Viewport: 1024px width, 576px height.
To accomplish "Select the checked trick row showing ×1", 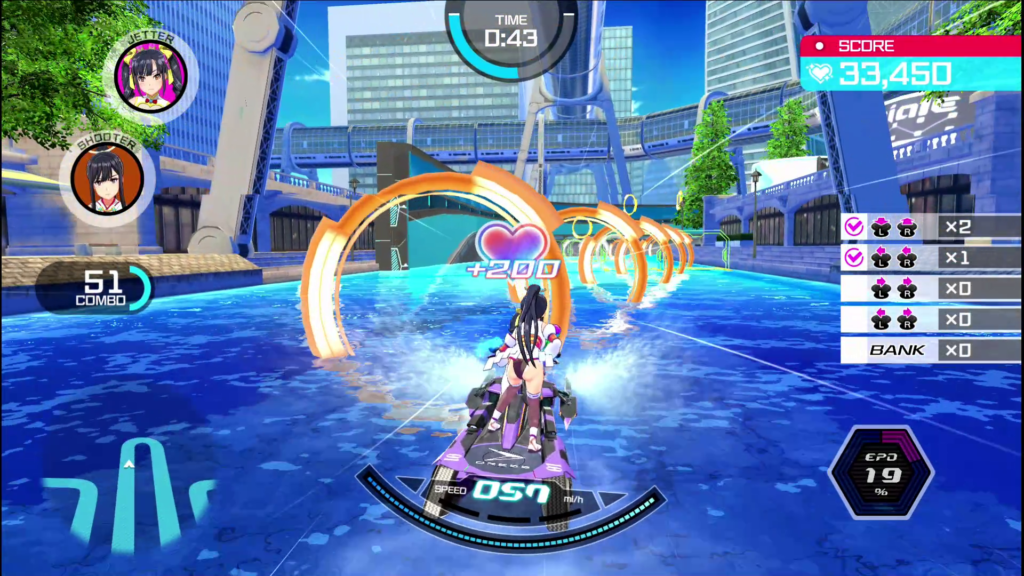I will pyautogui.click(x=930, y=258).
